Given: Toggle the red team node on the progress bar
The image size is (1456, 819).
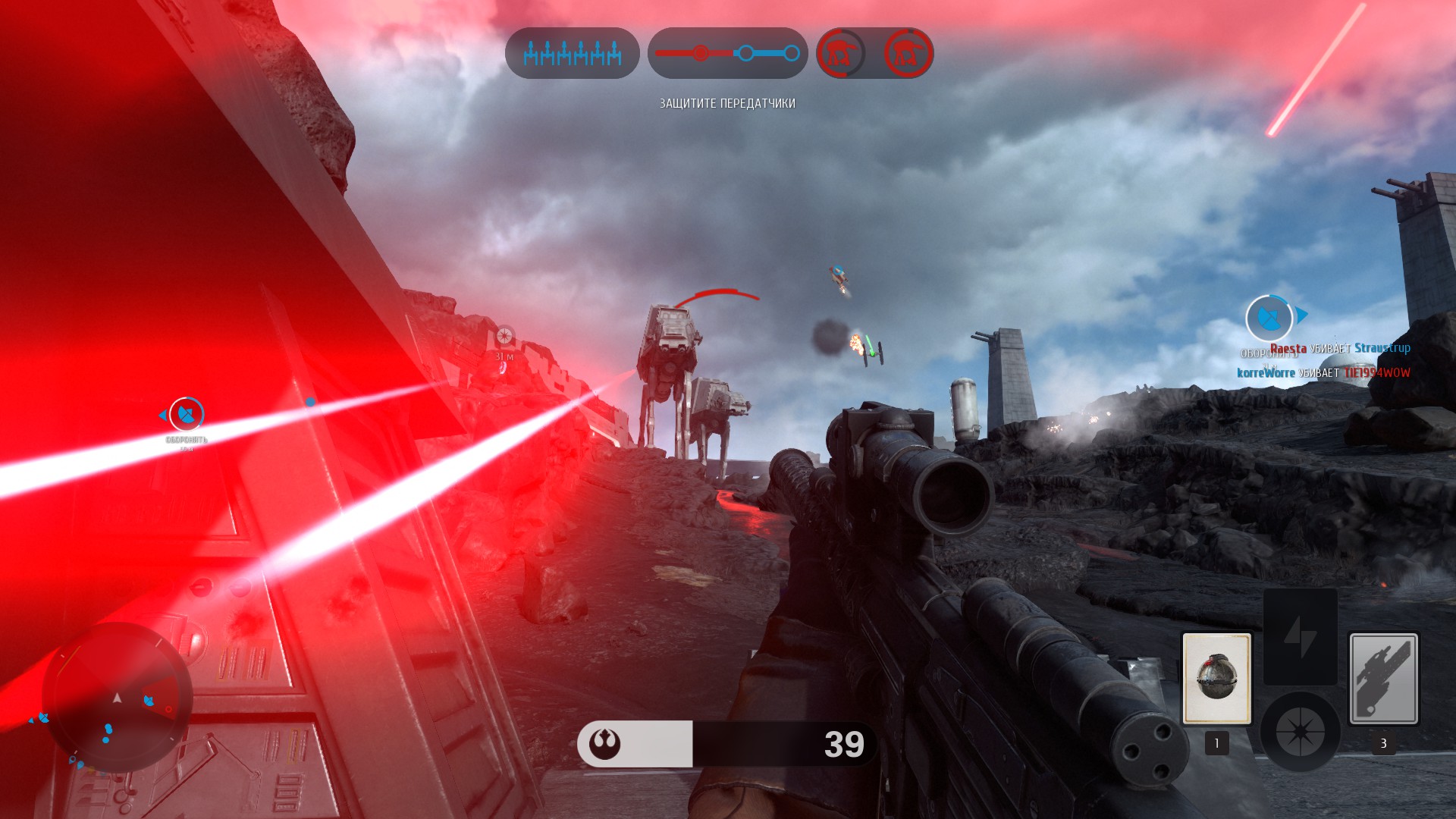Looking at the screenshot, I should pos(699,53).
